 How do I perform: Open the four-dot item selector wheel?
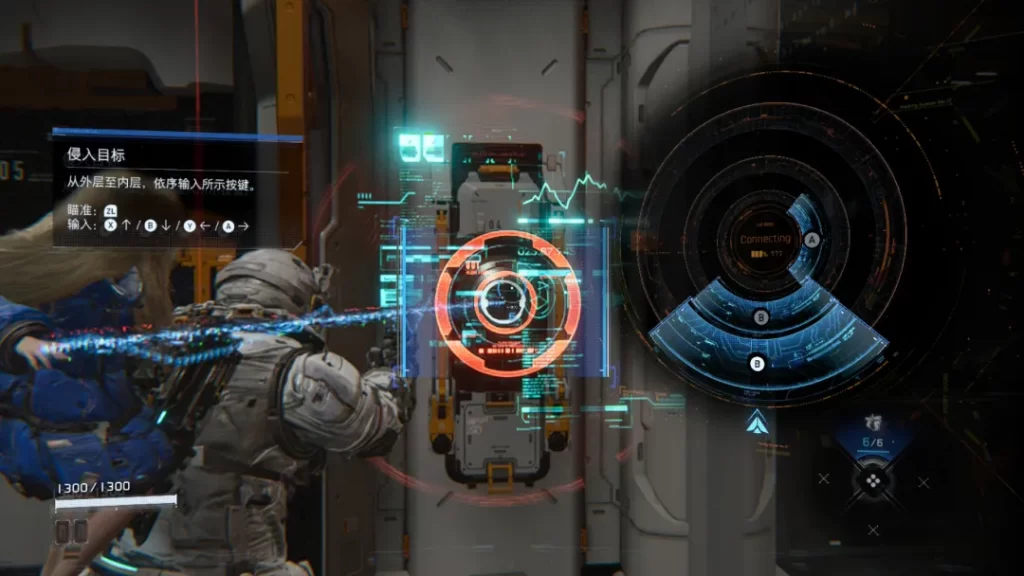point(873,481)
